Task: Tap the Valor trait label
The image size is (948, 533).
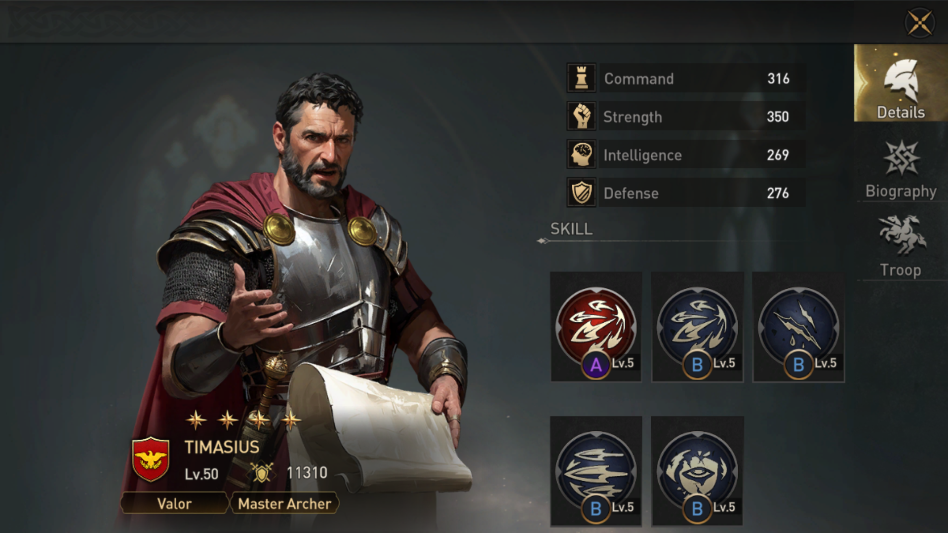Action: pos(174,503)
